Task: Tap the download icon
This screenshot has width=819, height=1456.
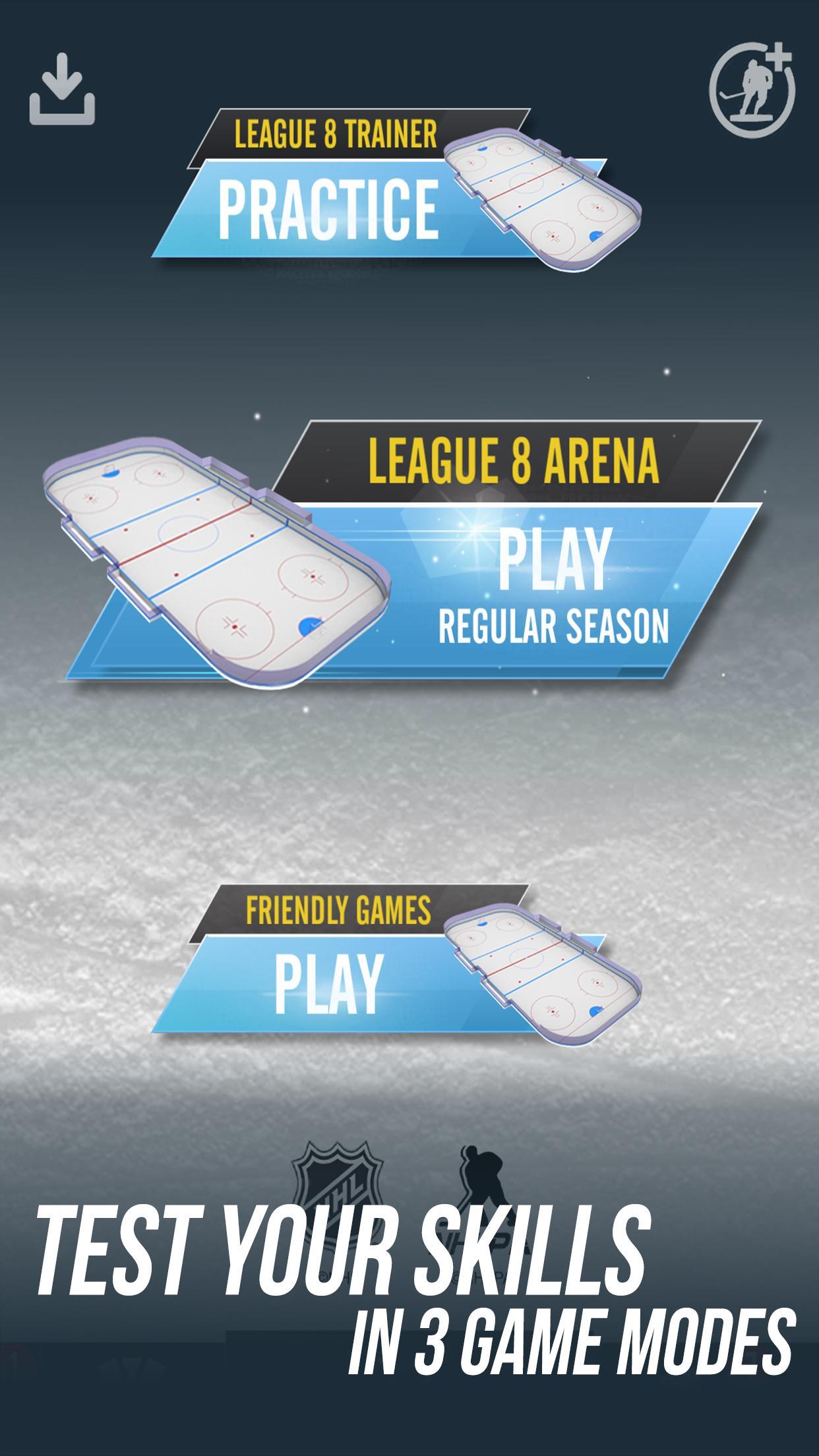Action: tap(63, 90)
